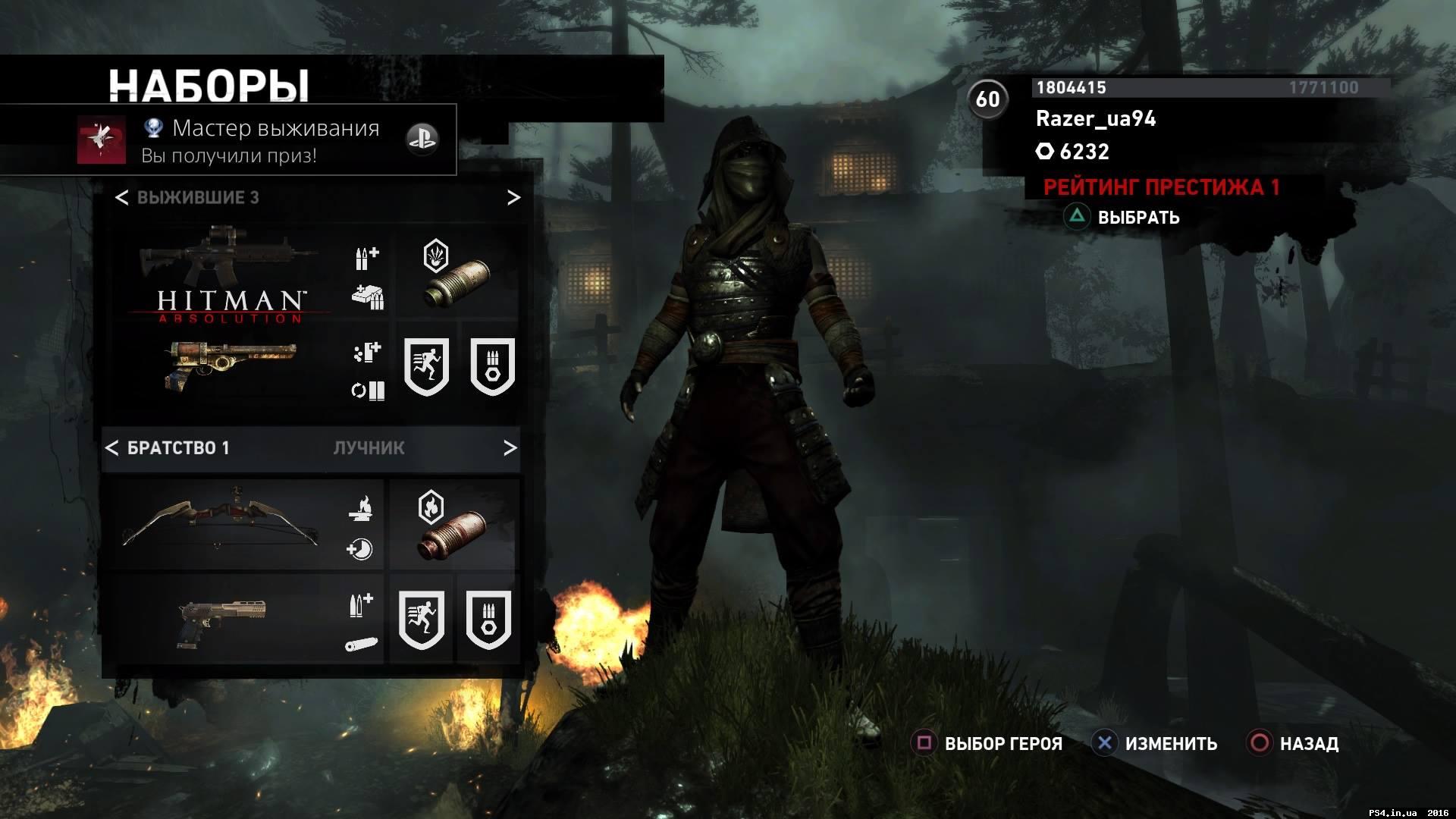This screenshot has width=1456, height=819.
Task: Advance to the next Выжившие loadout
Action: point(514,198)
